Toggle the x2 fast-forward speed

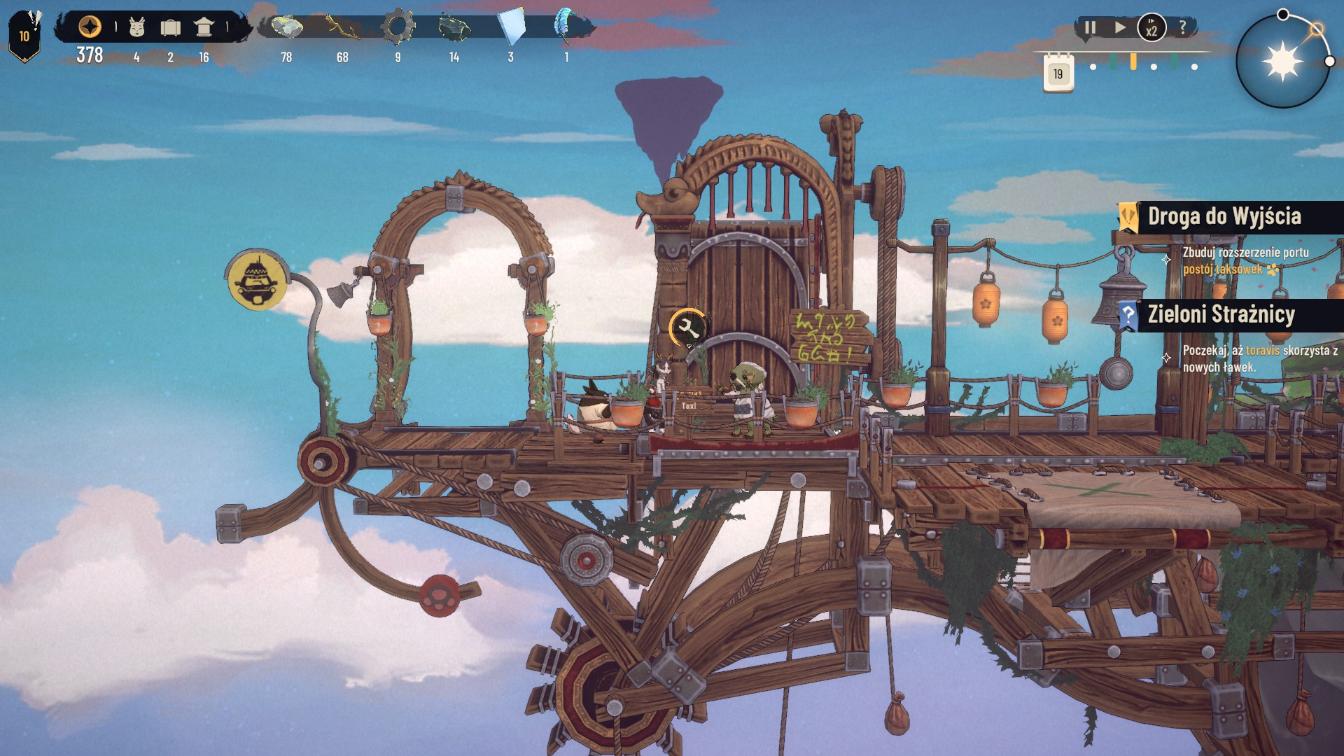click(1152, 28)
